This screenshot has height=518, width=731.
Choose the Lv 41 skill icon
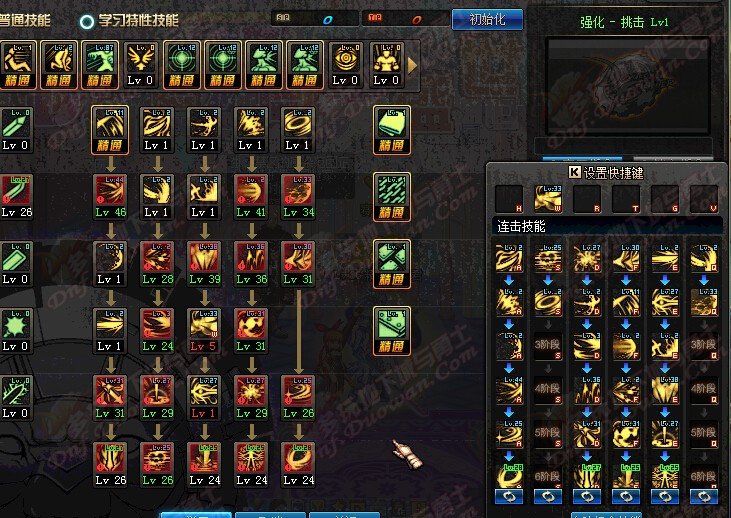tap(250, 191)
